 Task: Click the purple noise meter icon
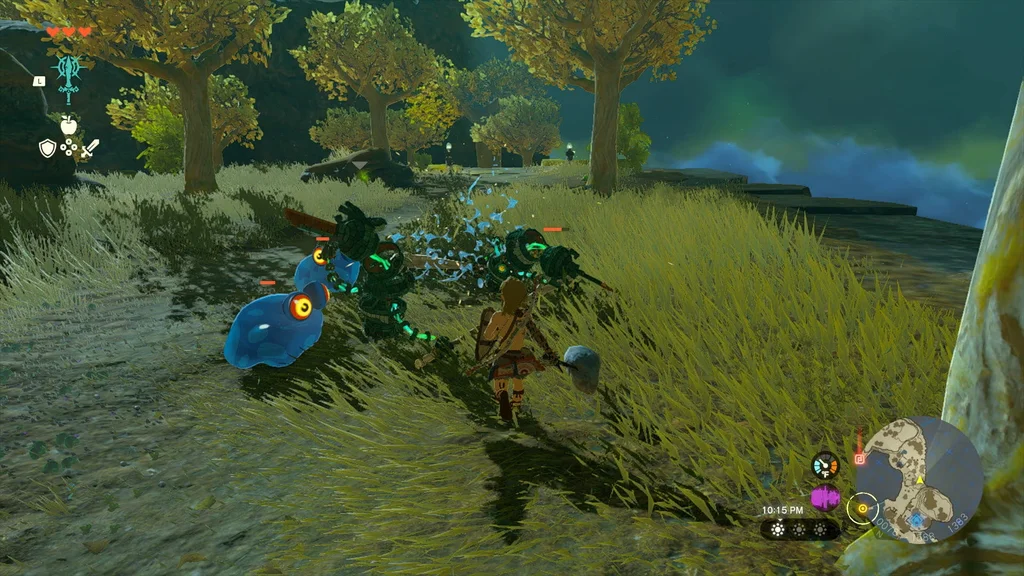[x=825, y=497]
